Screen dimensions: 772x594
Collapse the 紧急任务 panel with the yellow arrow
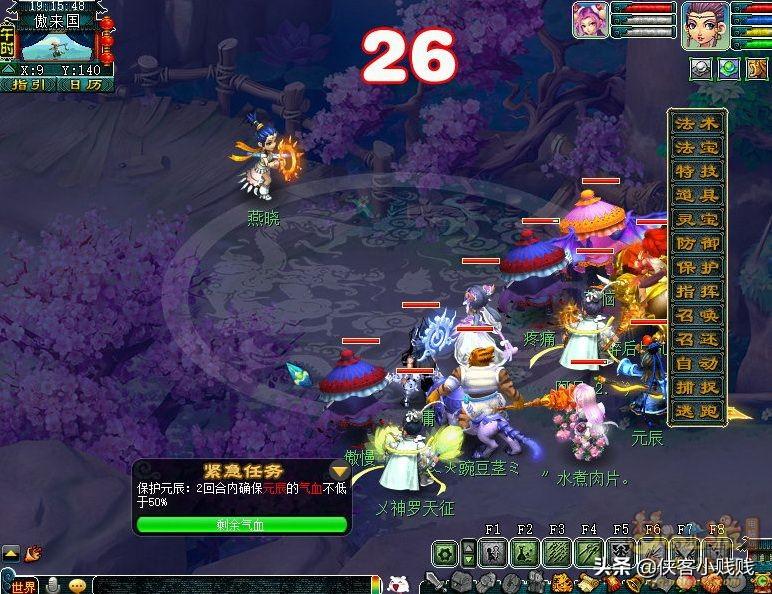click(339, 470)
